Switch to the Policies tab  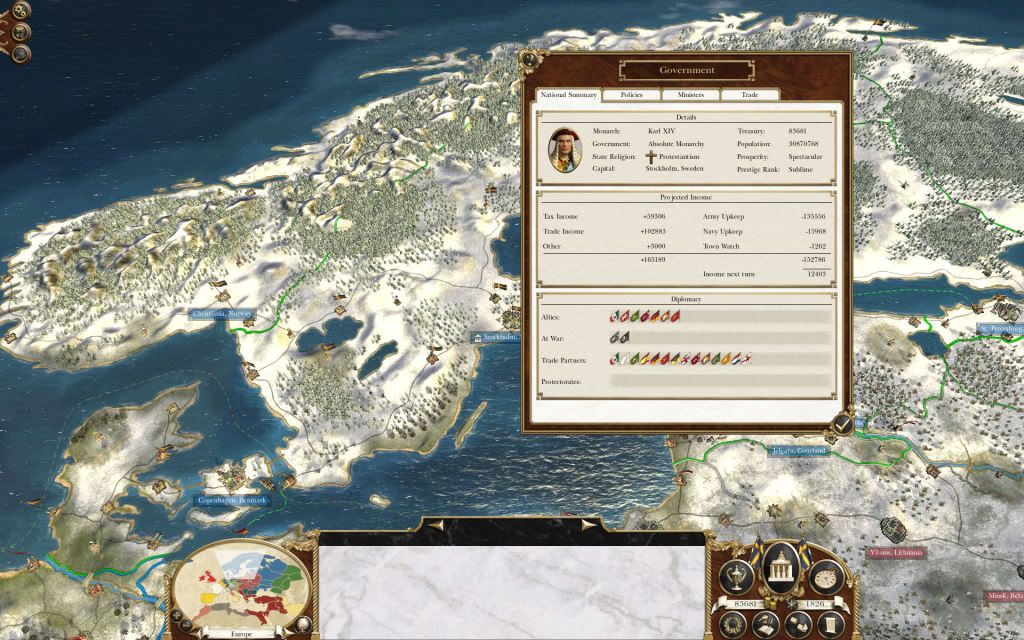click(x=631, y=95)
